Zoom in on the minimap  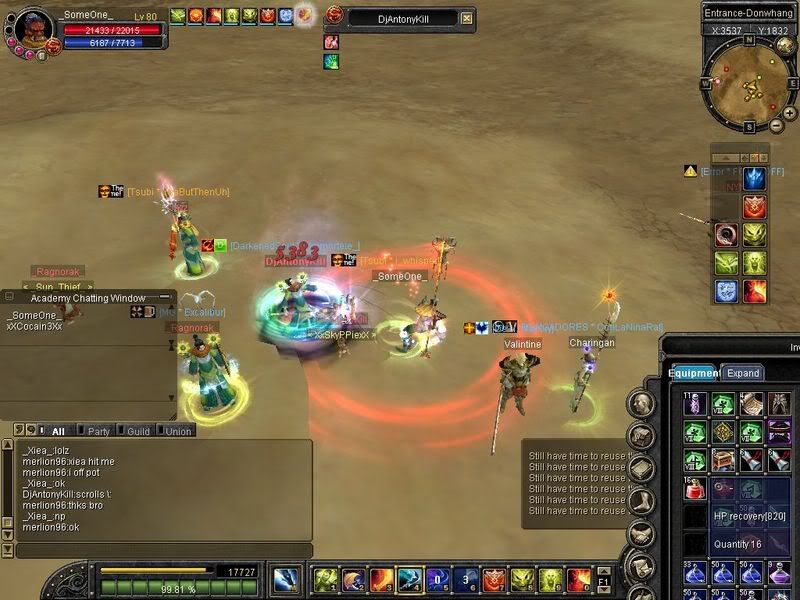click(789, 114)
